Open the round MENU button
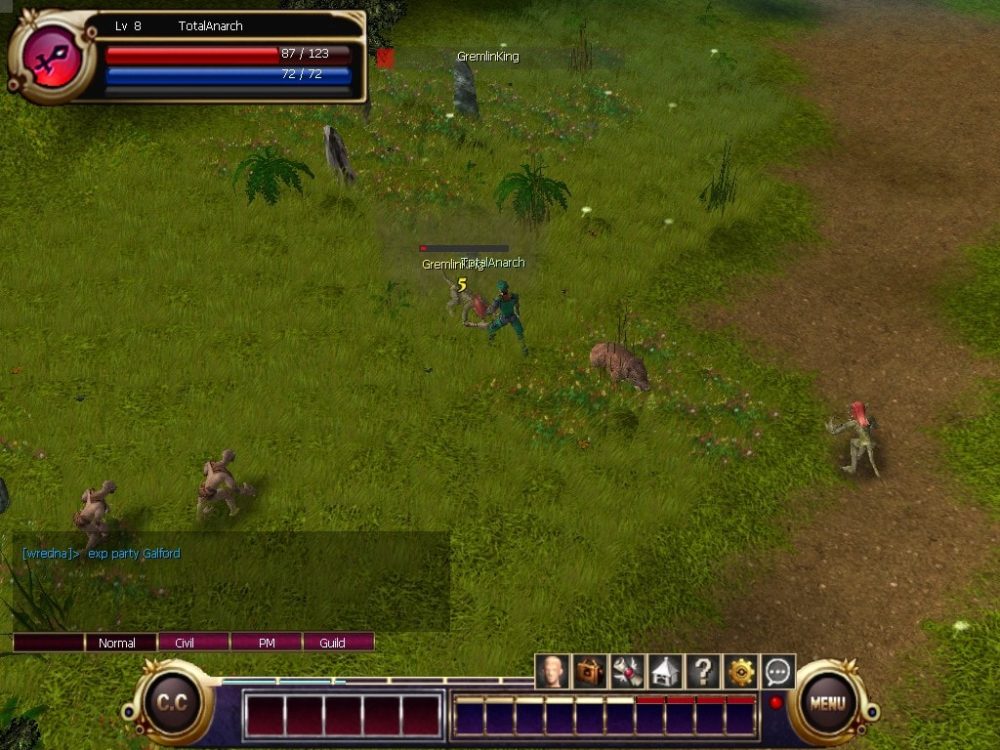Screen dimensions: 1000x750 point(827,703)
